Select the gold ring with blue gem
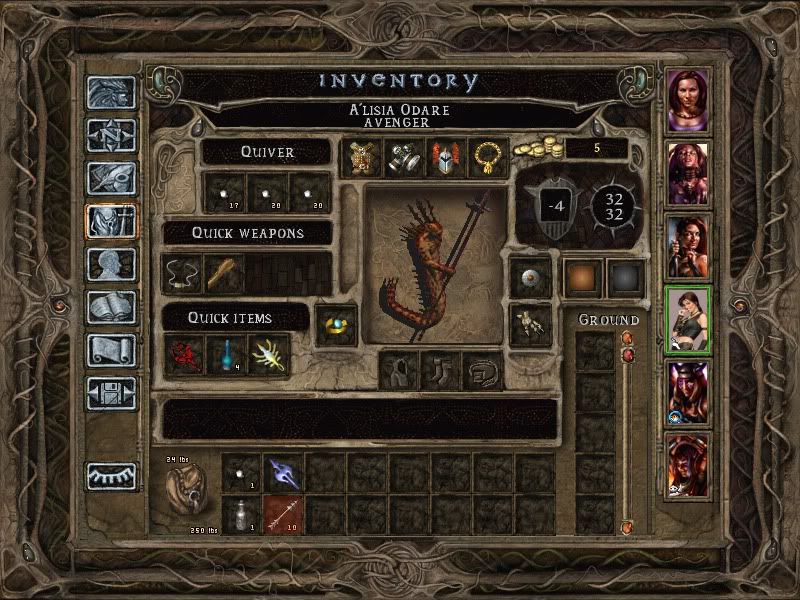The image size is (800, 600). pyautogui.click(x=338, y=324)
